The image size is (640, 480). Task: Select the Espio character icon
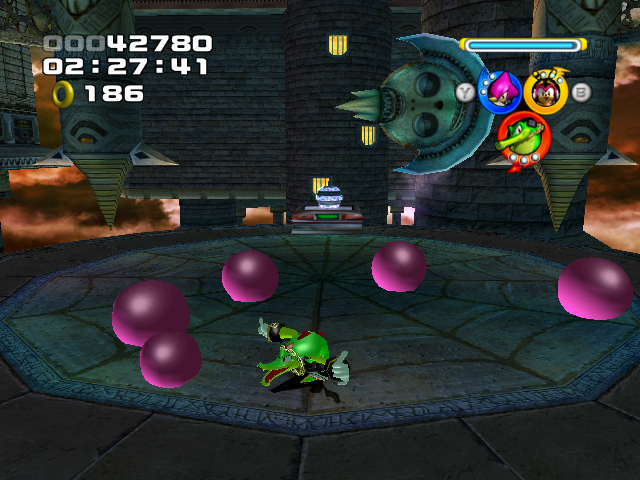point(499,93)
